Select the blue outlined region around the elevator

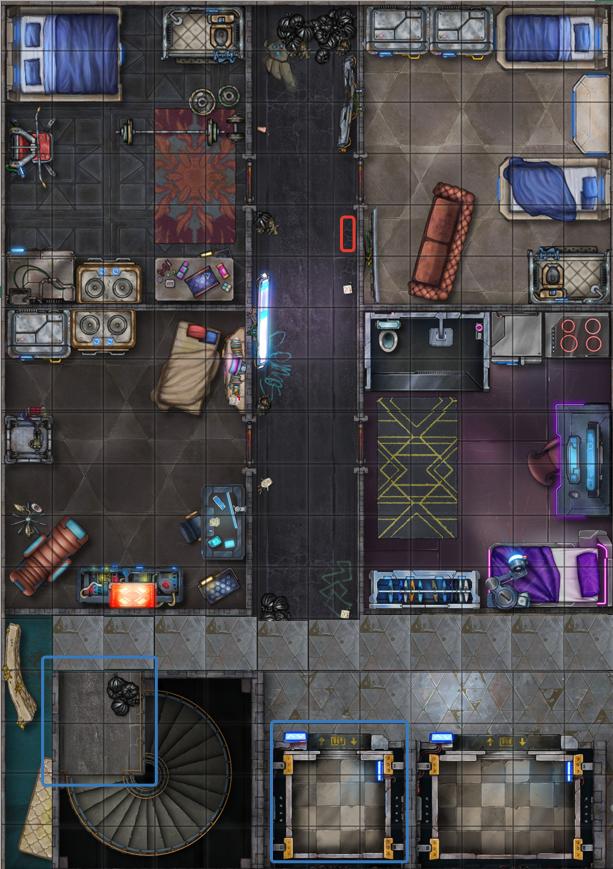(x=340, y=791)
